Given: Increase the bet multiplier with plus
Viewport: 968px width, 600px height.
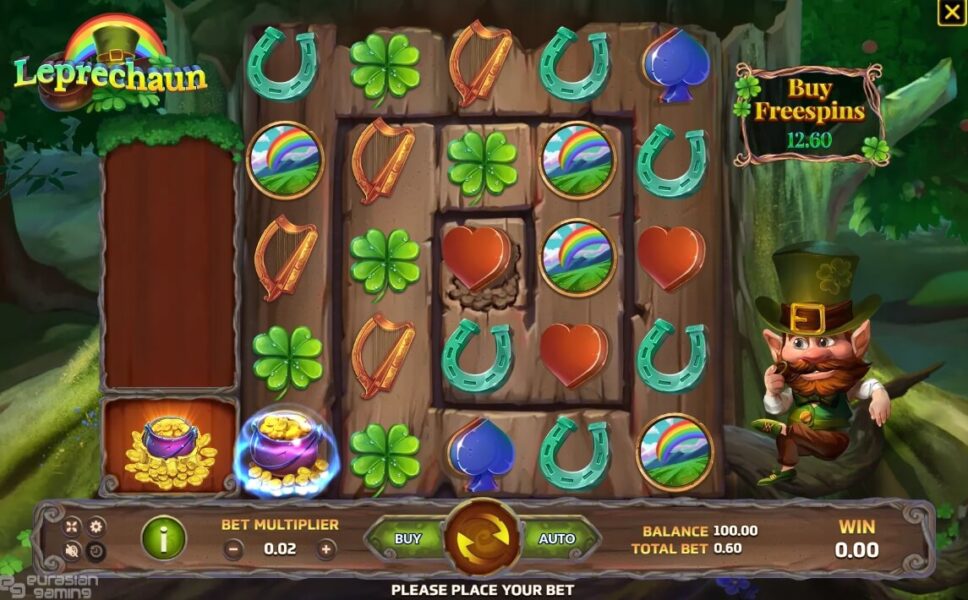Looking at the screenshot, I should (x=326, y=549).
